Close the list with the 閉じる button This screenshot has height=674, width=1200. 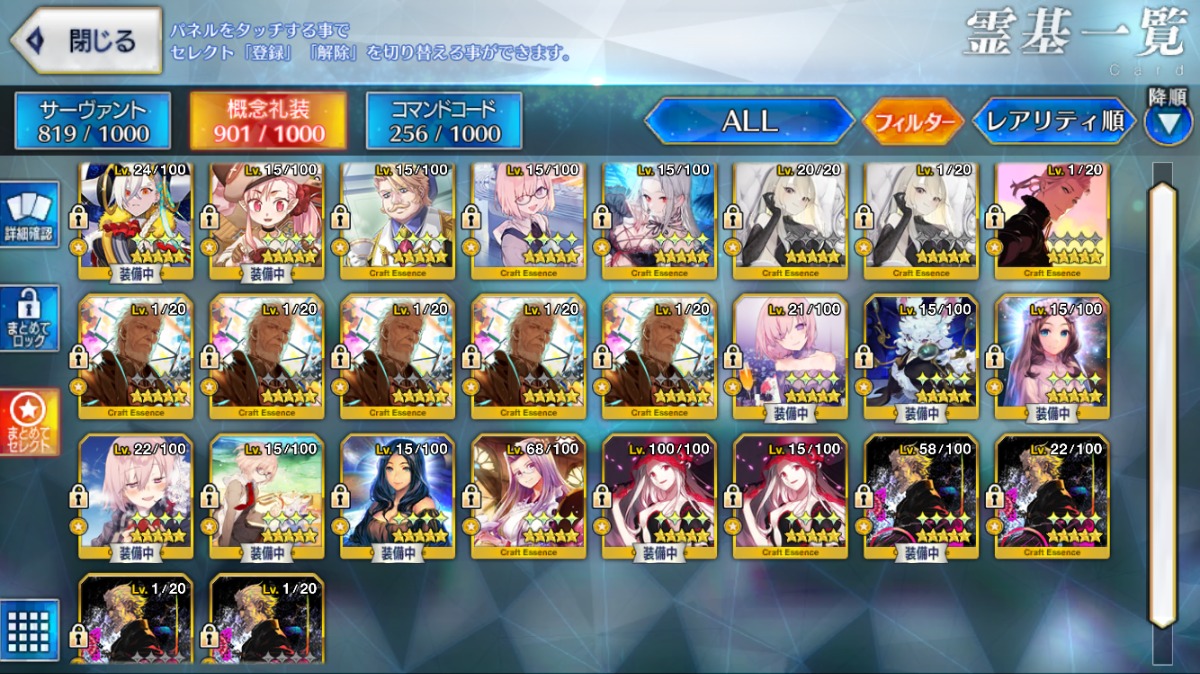[86, 41]
